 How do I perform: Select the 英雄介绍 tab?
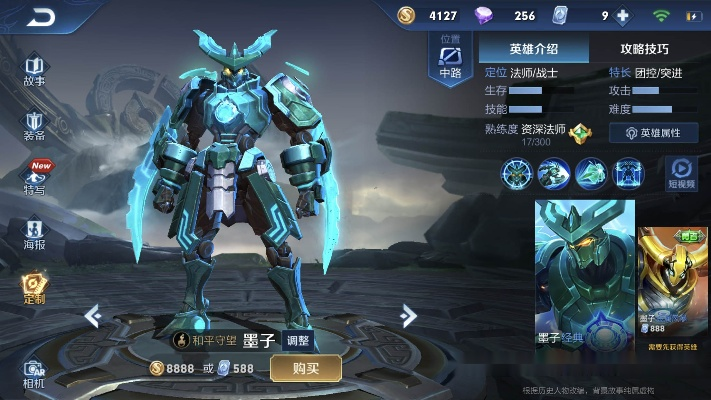533,49
